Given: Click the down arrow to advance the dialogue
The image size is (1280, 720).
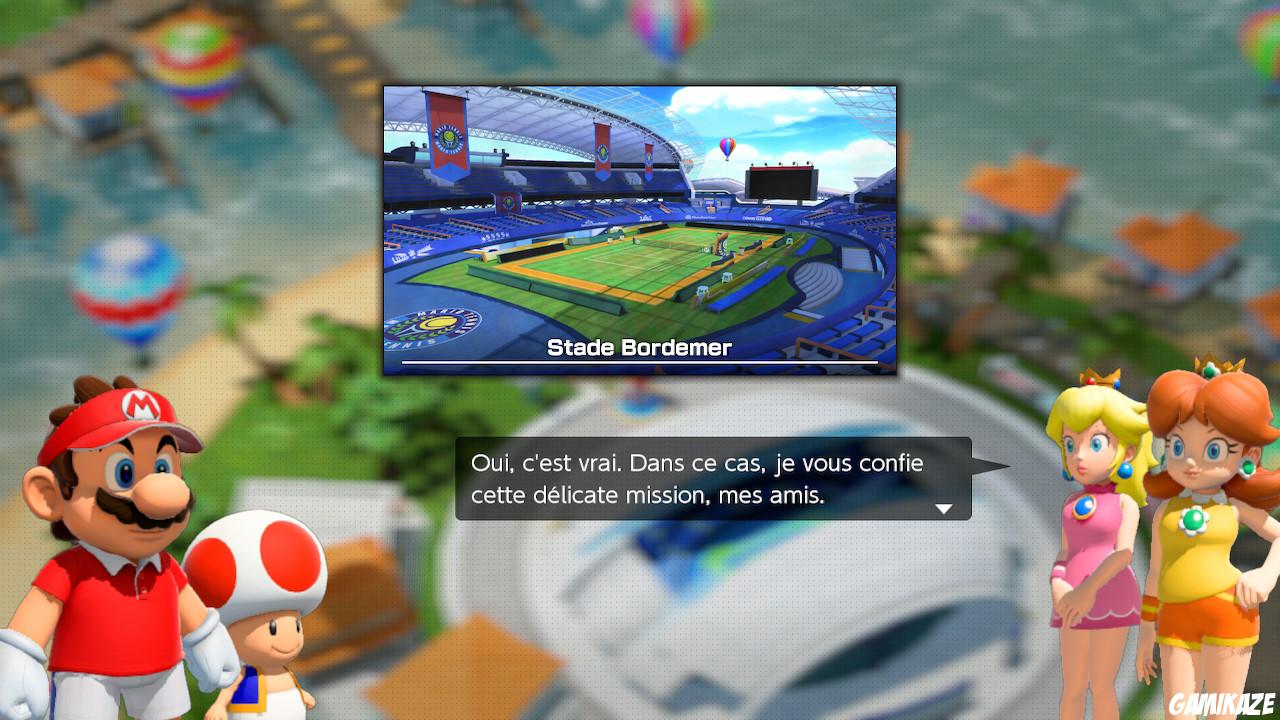Looking at the screenshot, I should coord(944,509).
